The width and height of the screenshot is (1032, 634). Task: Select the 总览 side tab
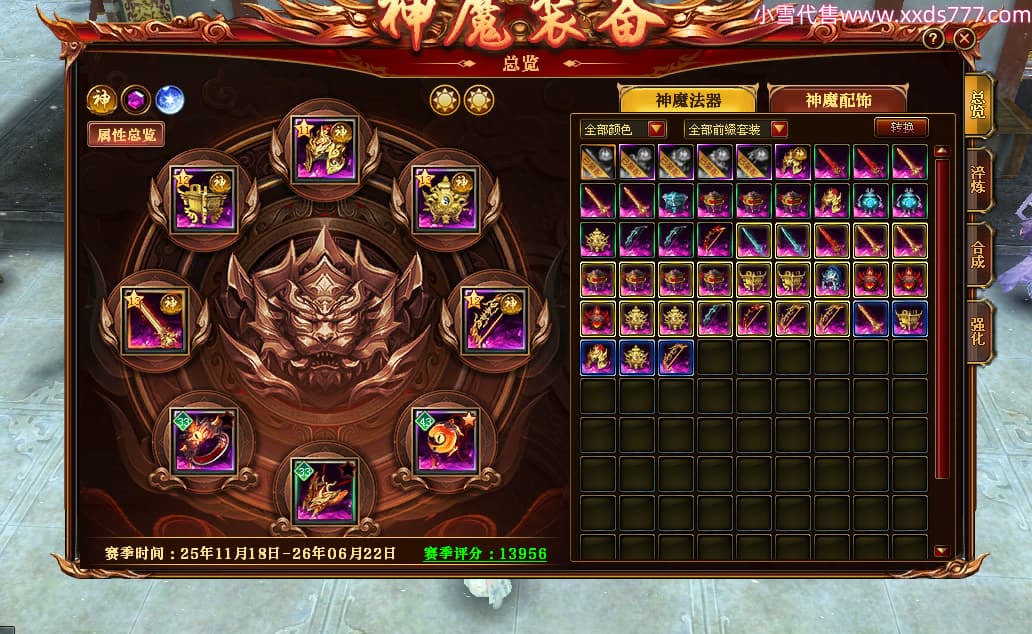click(x=978, y=104)
